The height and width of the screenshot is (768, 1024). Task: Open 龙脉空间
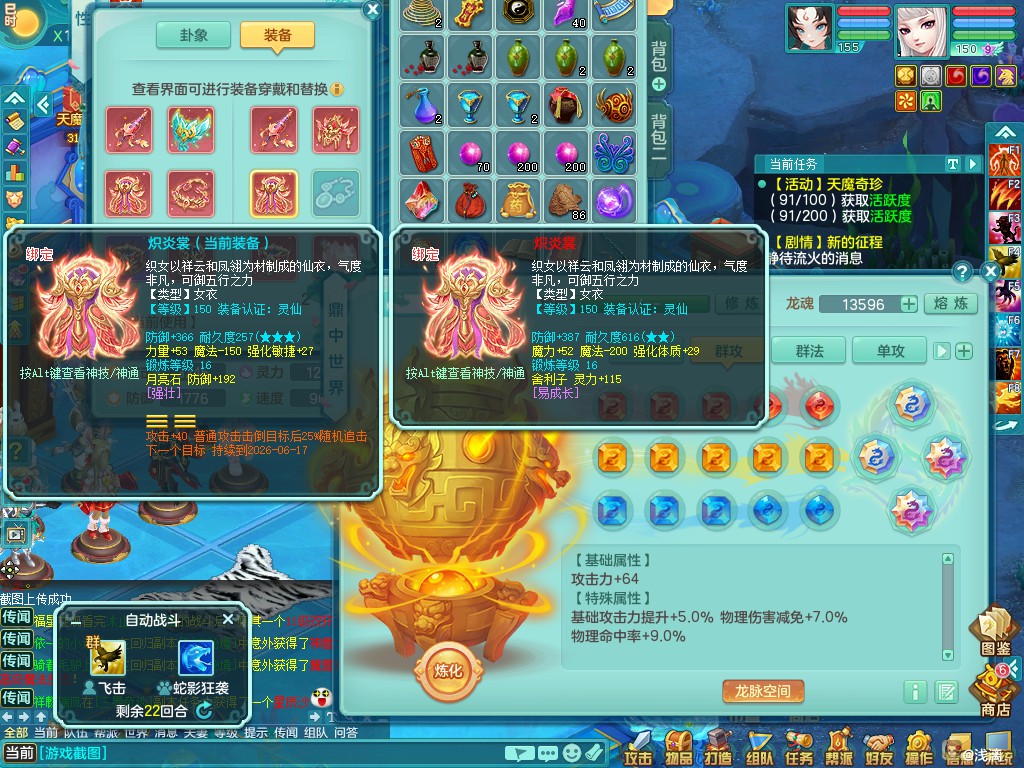763,691
